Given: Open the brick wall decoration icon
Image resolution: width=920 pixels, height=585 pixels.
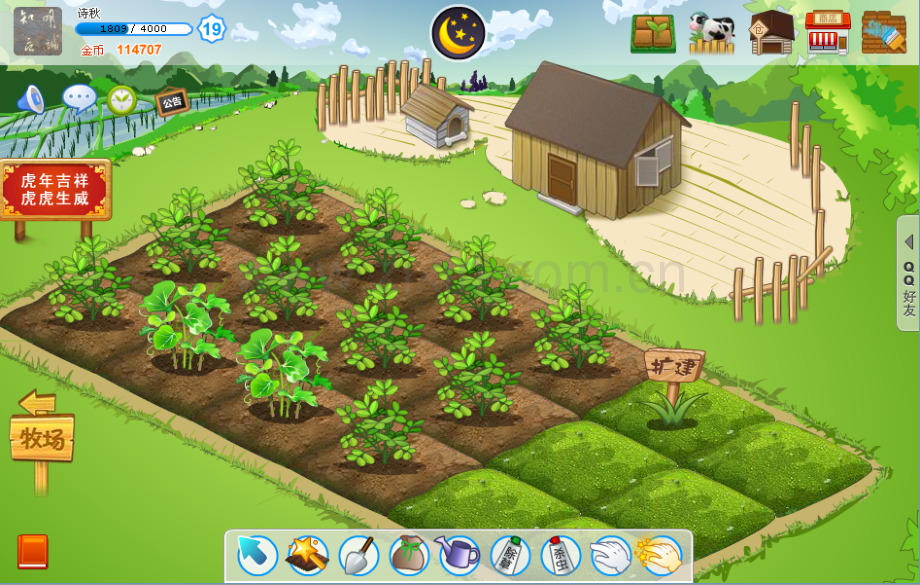Looking at the screenshot, I should coord(884,33).
